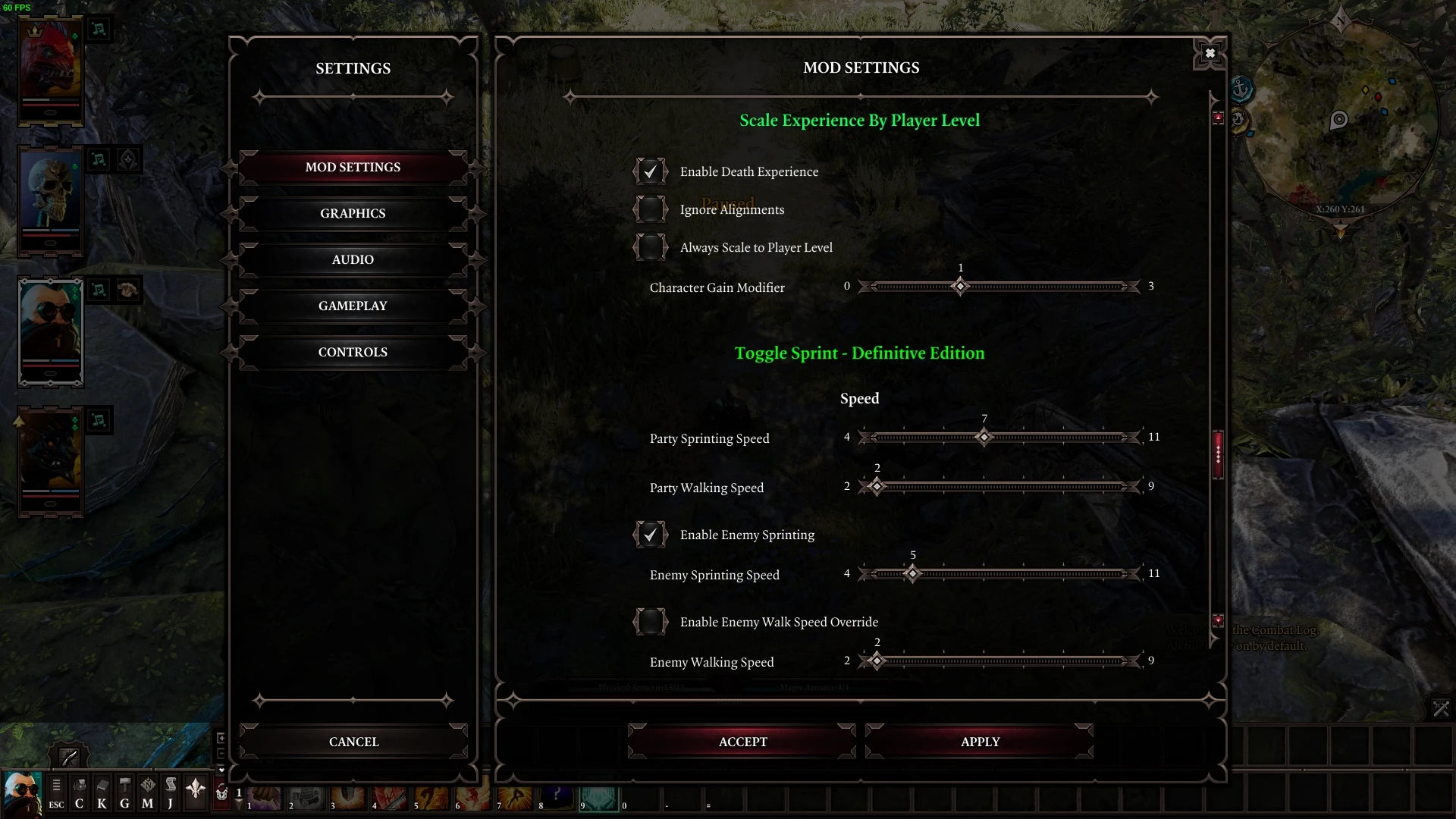1456x819 pixels.
Task: Select the Gameplay settings tab
Action: (x=353, y=306)
